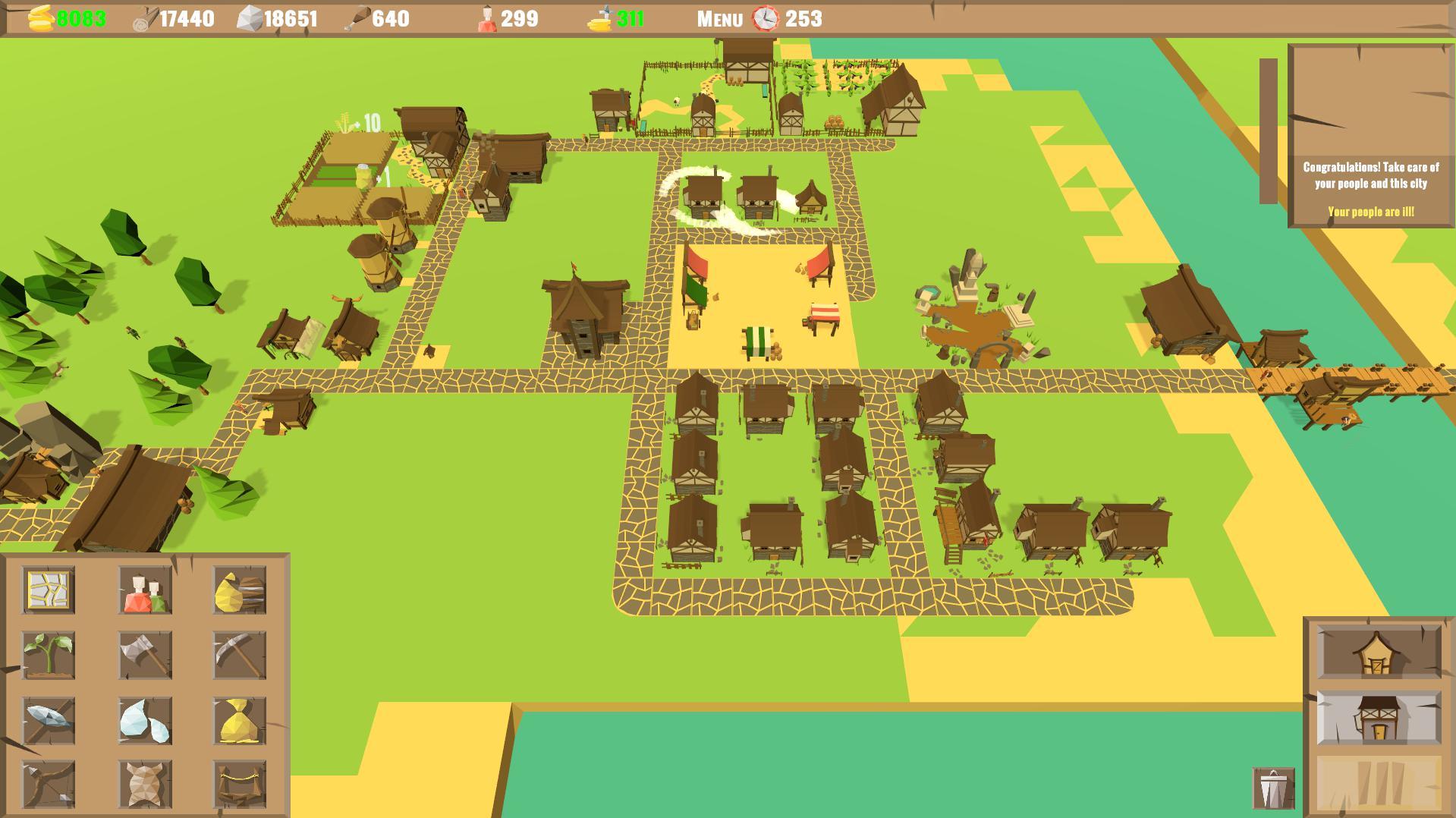The image size is (1456, 818).
Task: Click the message panel's vertical scrollbar
Action: (1268, 131)
